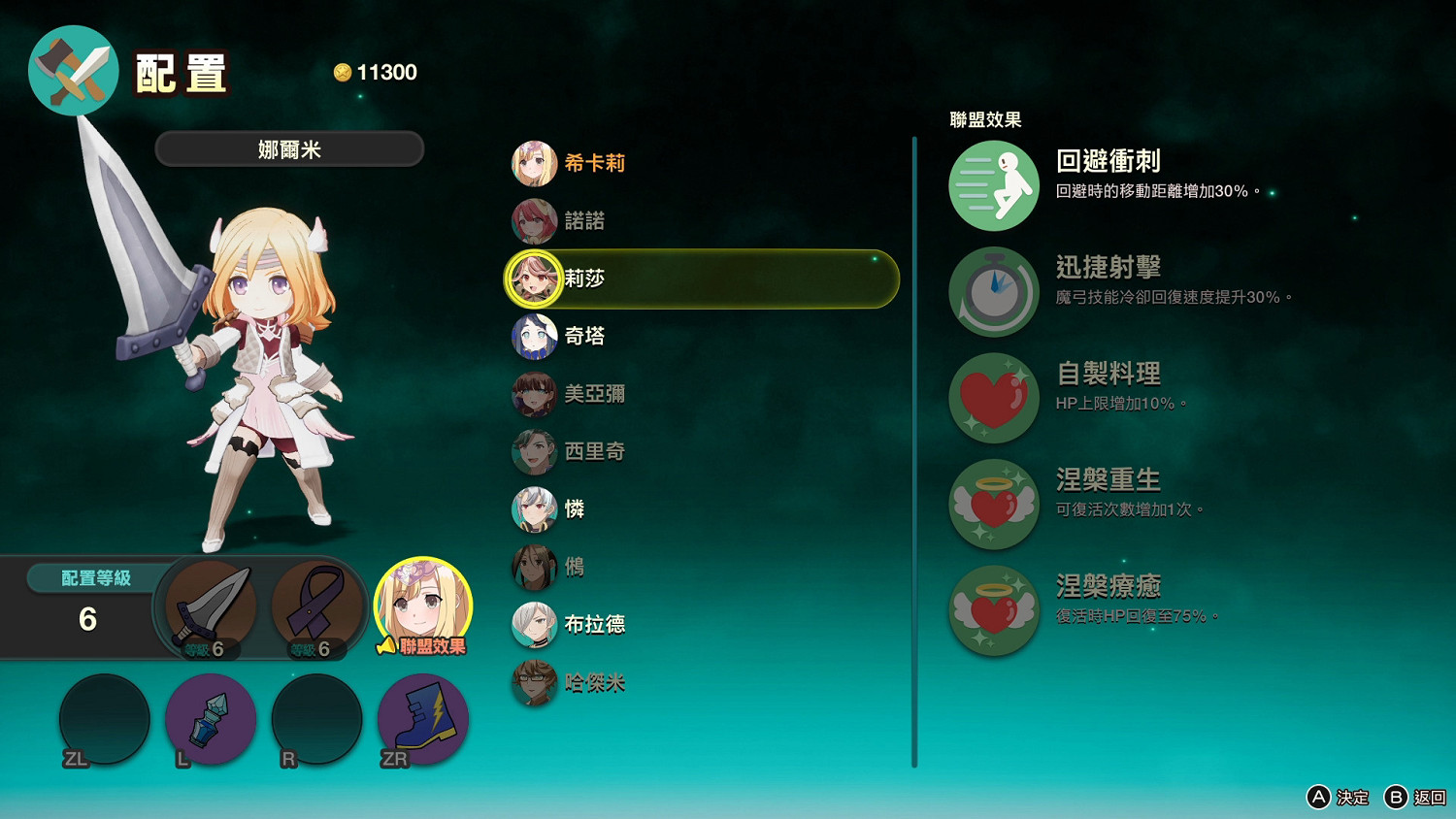
Task: Select the 諾諾 character portrait
Action: (x=533, y=221)
